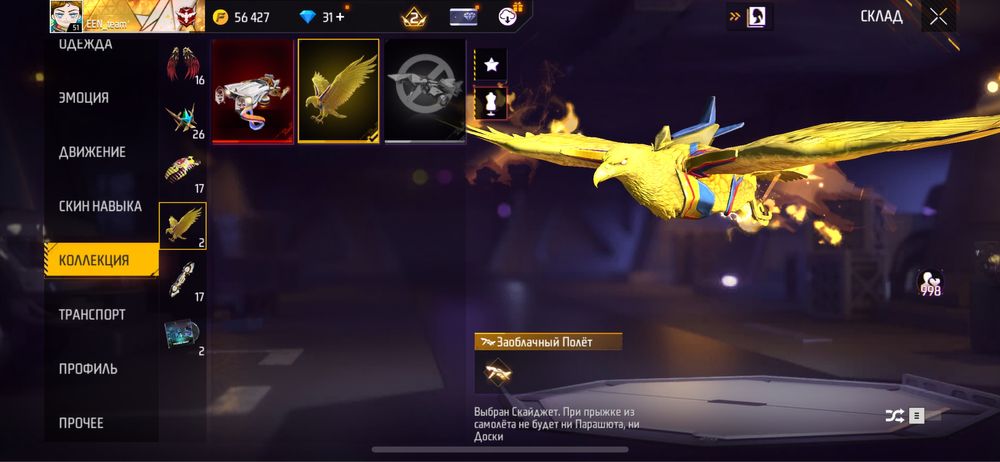The height and width of the screenshot is (462, 1000).
Task: Open the Эмоция category
Action: coord(84,98)
